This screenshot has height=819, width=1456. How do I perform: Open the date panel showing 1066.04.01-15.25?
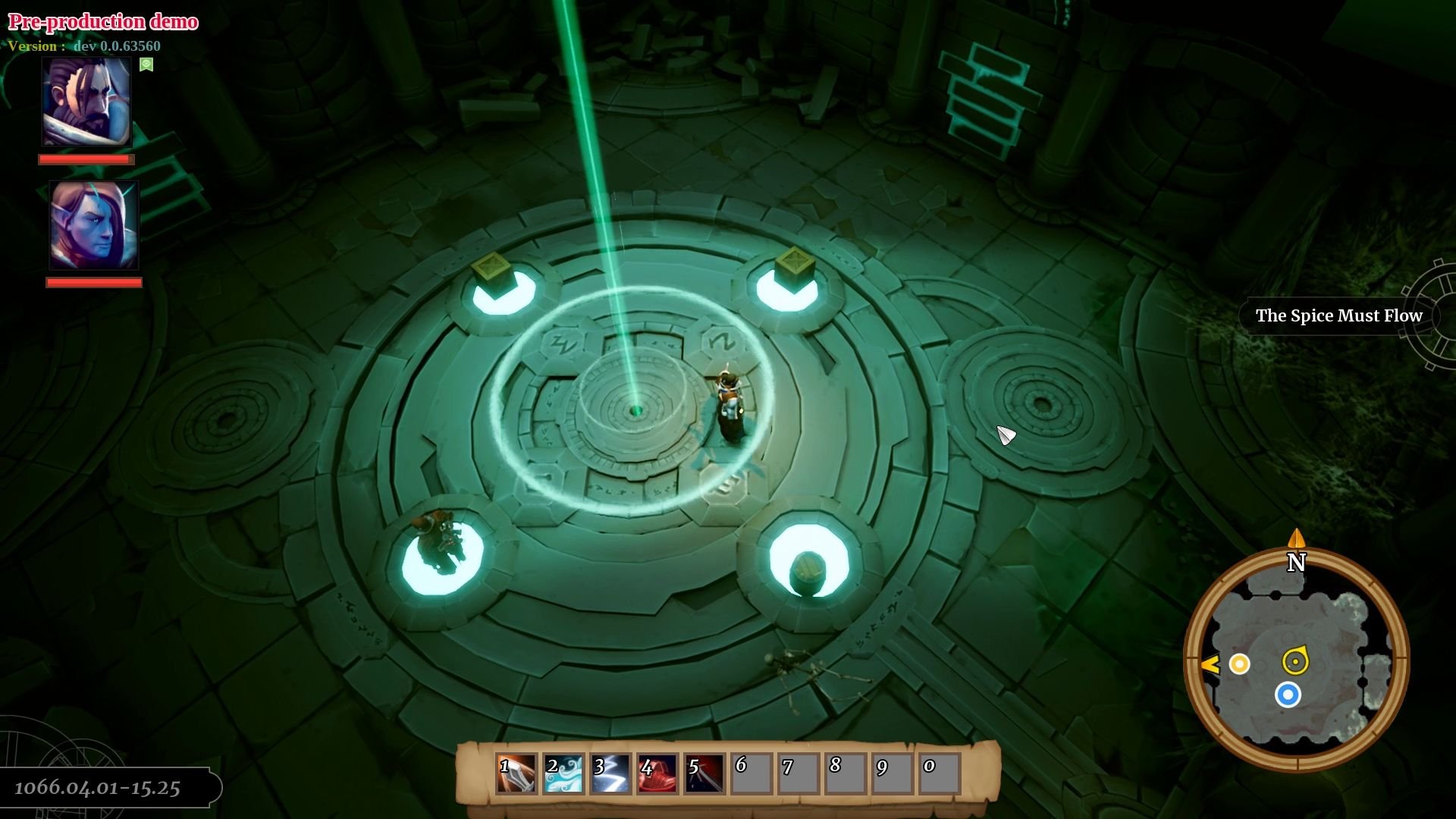[x=99, y=786]
